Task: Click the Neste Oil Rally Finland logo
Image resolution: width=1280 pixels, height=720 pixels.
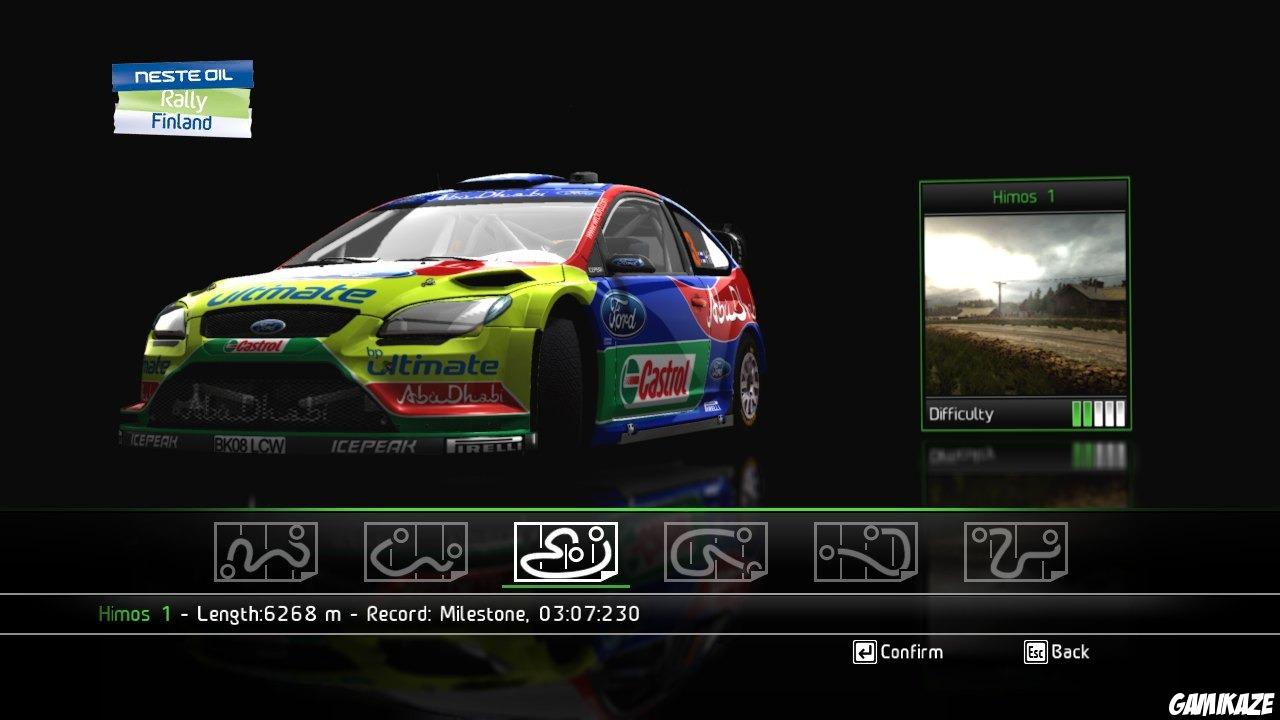Action: (x=182, y=97)
